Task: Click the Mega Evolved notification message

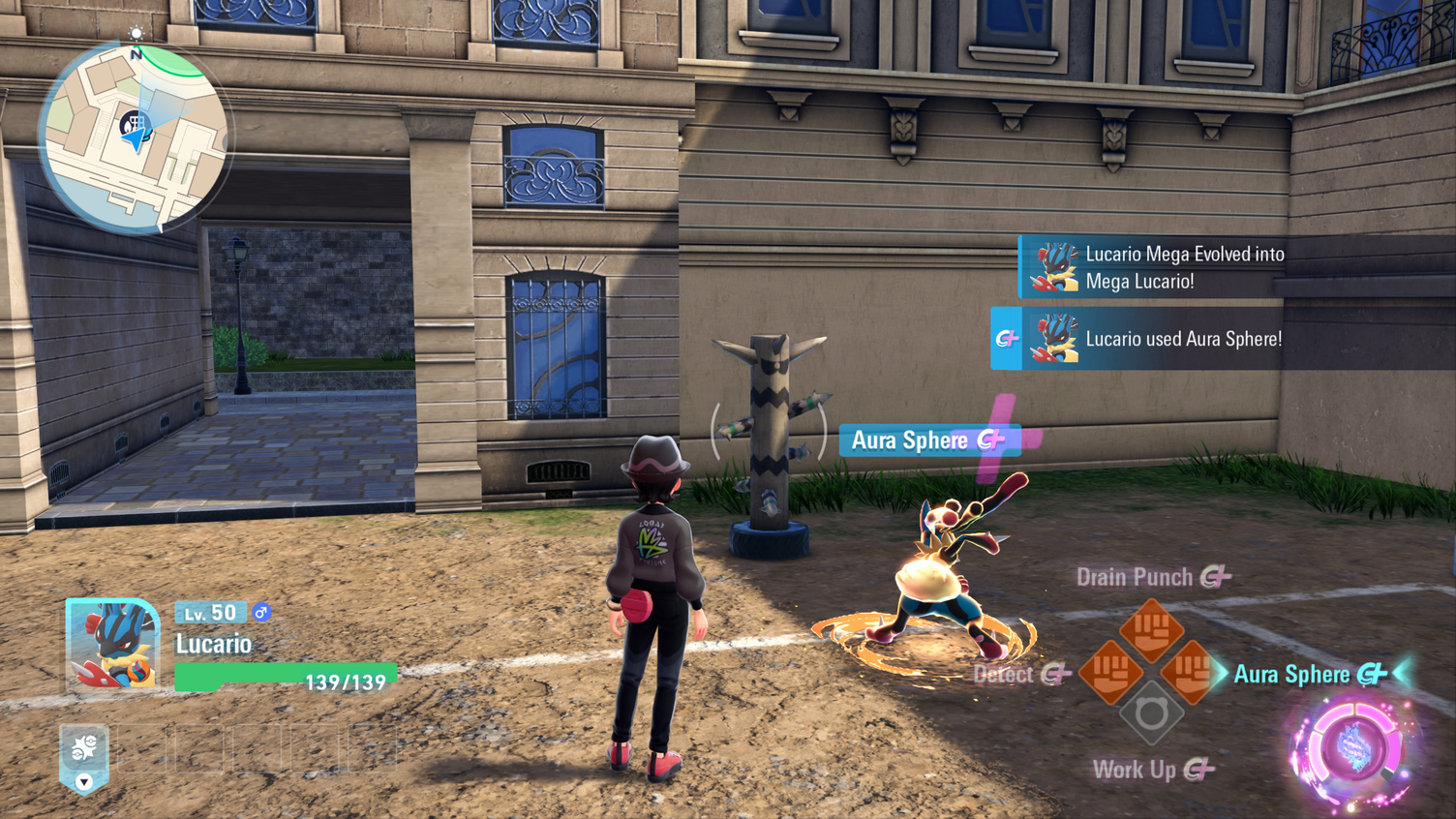Action: point(1183,267)
